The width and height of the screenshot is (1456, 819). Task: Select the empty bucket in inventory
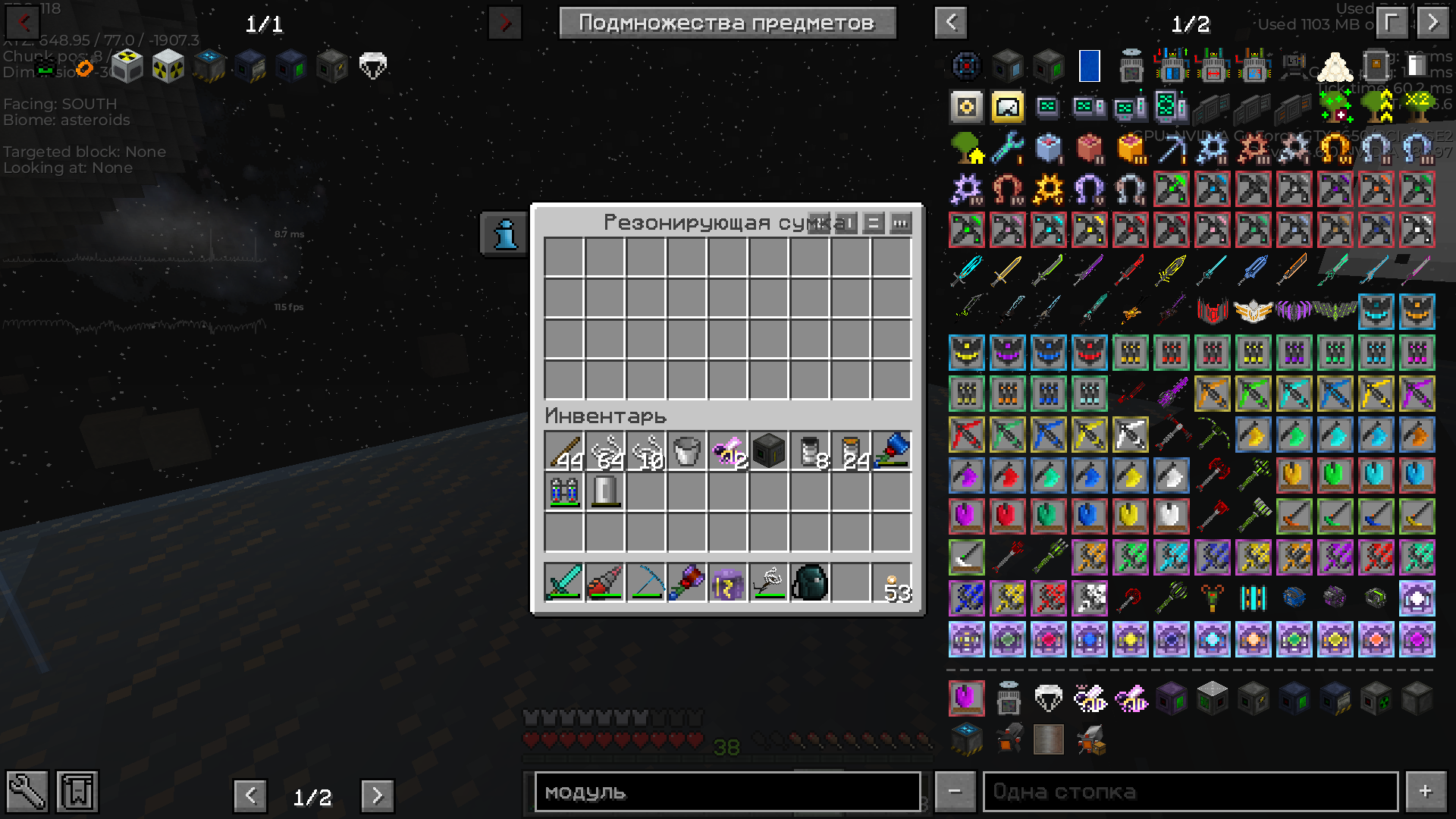tap(687, 452)
